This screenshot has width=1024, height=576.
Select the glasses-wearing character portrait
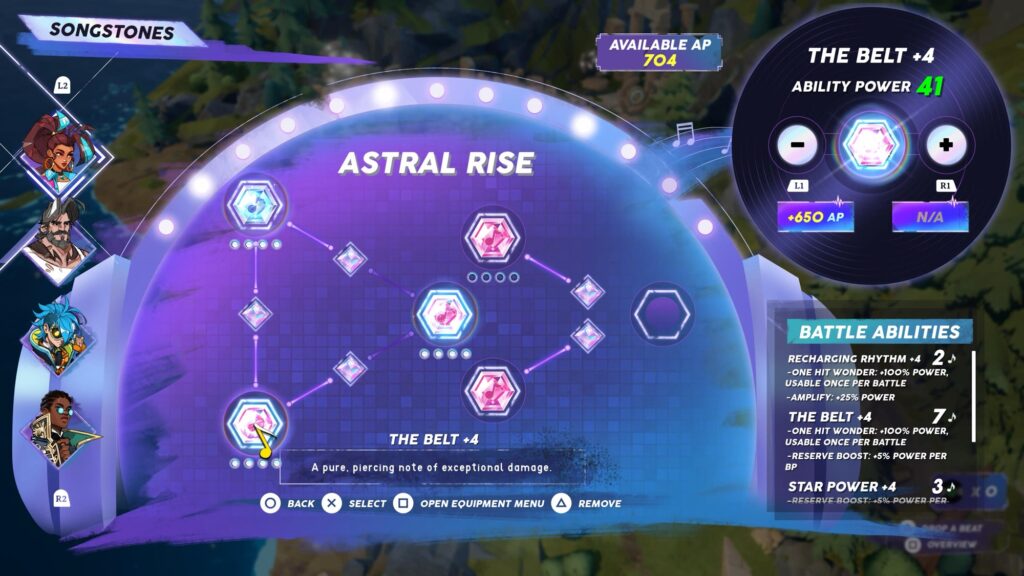pos(60,429)
